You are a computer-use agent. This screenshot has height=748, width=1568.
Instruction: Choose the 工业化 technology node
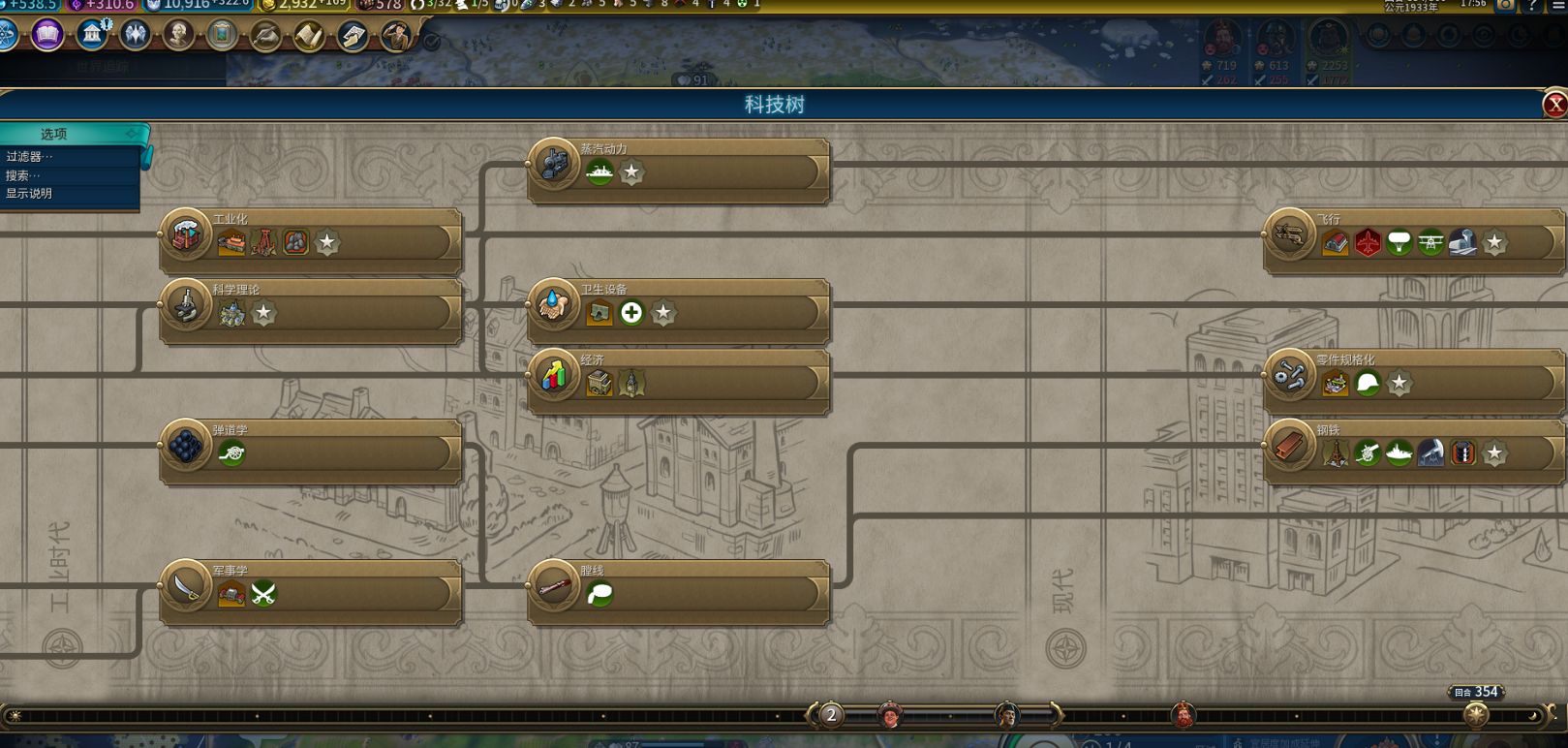pos(310,240)
